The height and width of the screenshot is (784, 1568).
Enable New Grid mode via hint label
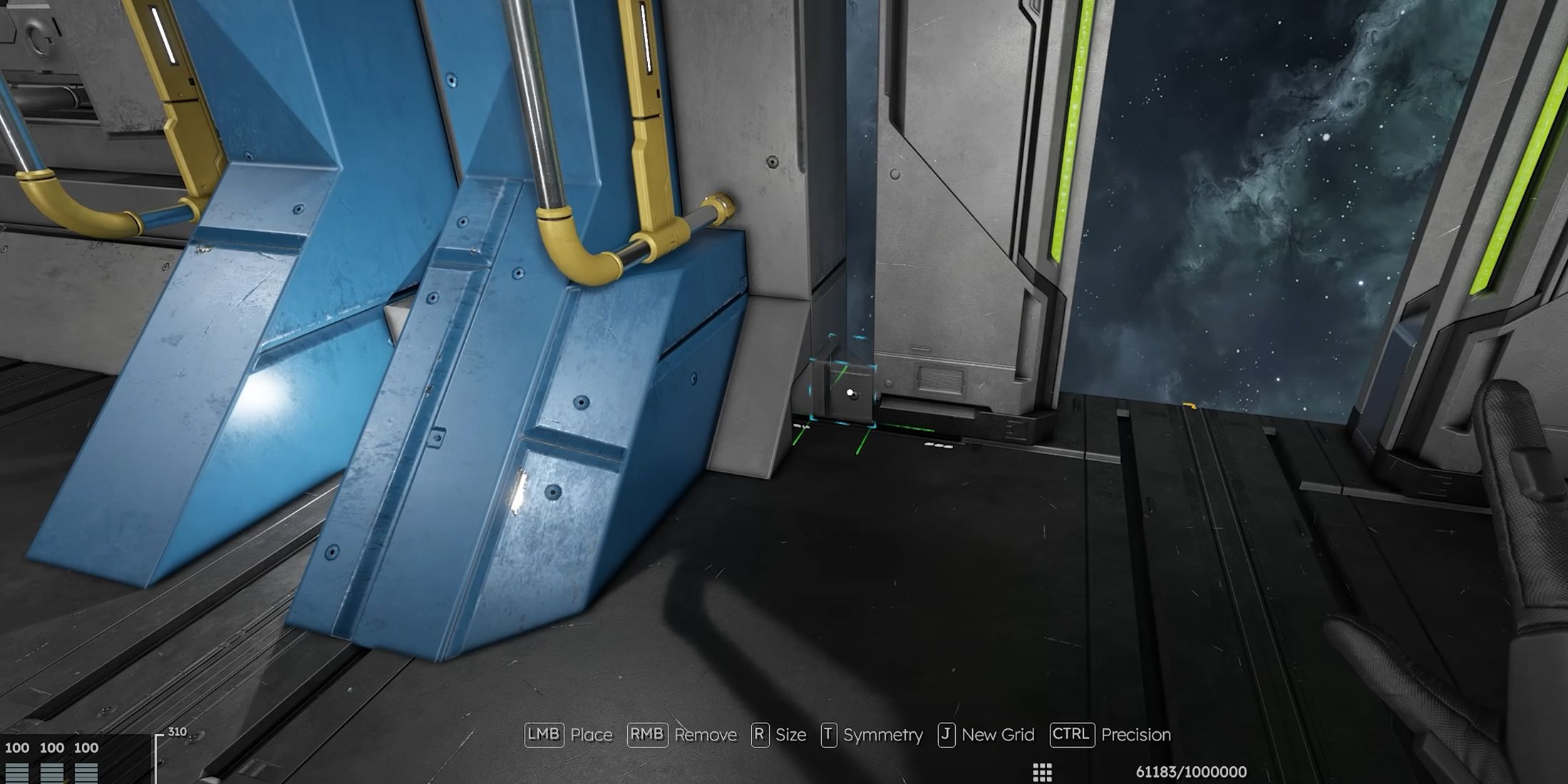[999, 735]
